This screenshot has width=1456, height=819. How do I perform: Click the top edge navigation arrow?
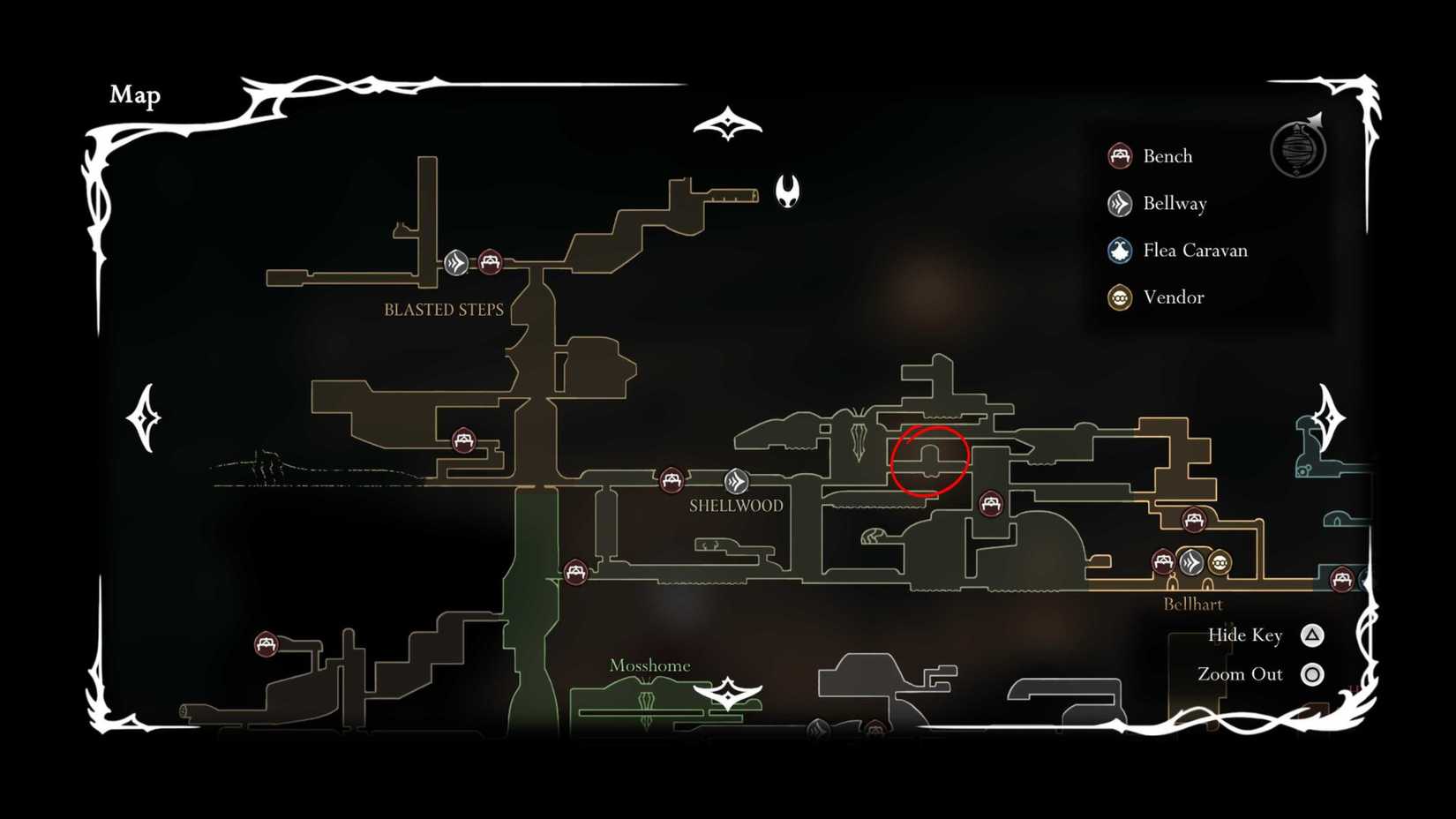click(x=726, y=121)
